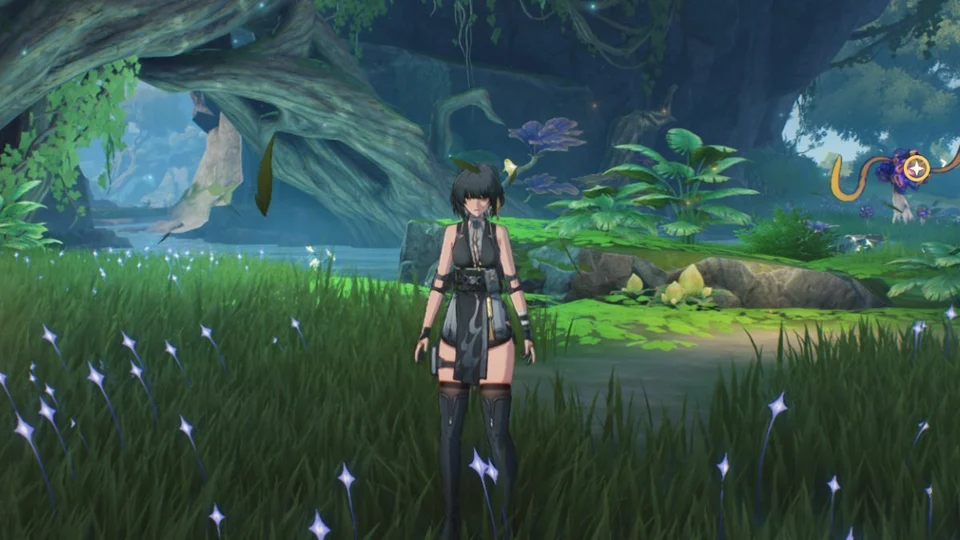Click the gold star marker on the purple plant
960x540 pixels.
click(x=915, y=168)
